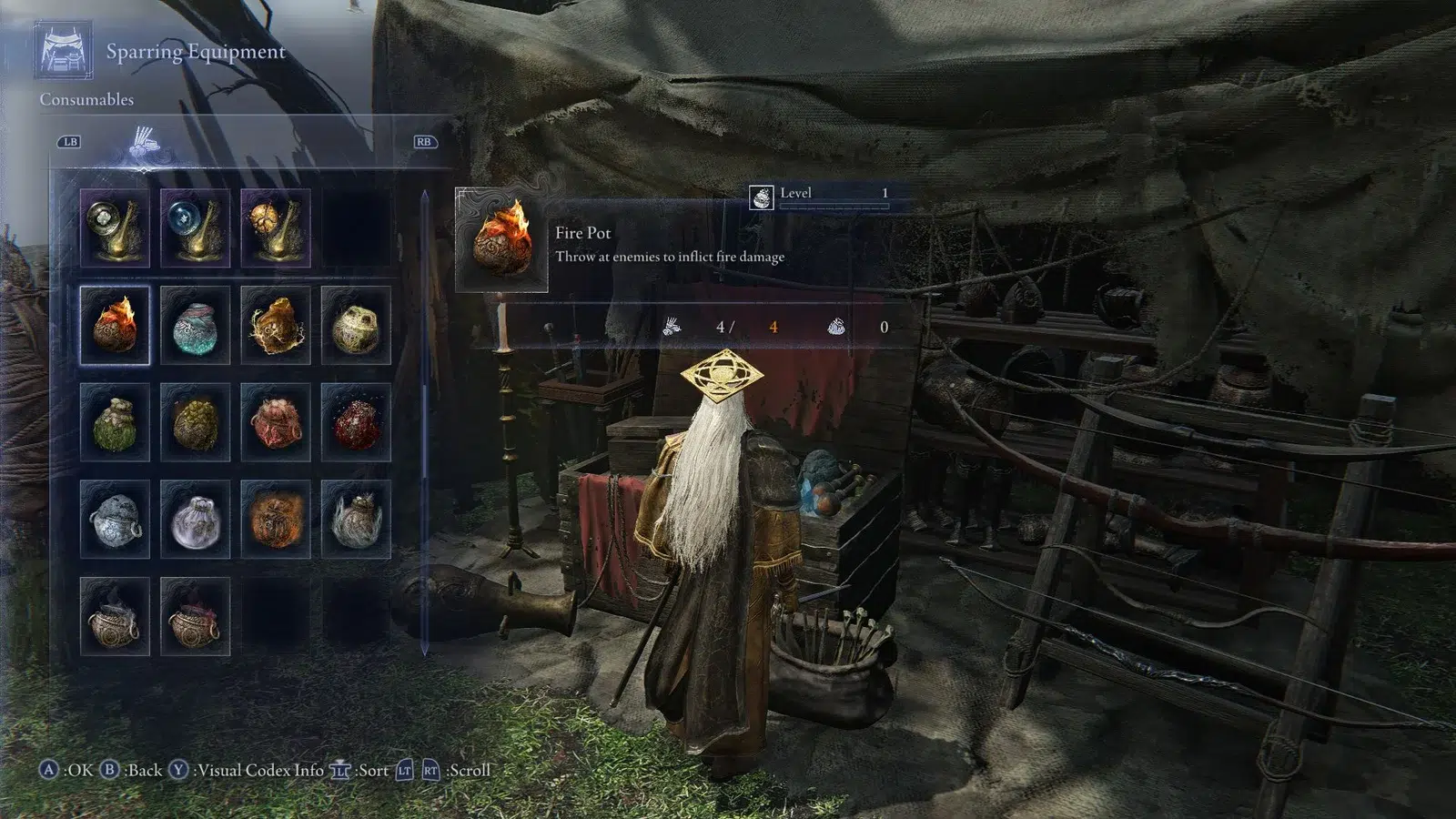Select the cracked orange-orb bottle item
The height and width of the screenshot is (819, 1456).
tap(276, 227)
